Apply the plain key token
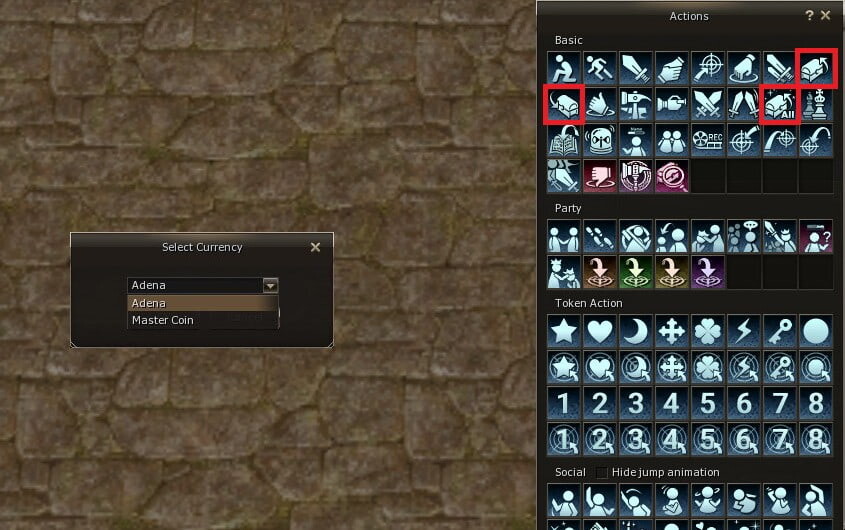This screenshot has width=845, height=530. pyautogui.click(x=779, y=332)
